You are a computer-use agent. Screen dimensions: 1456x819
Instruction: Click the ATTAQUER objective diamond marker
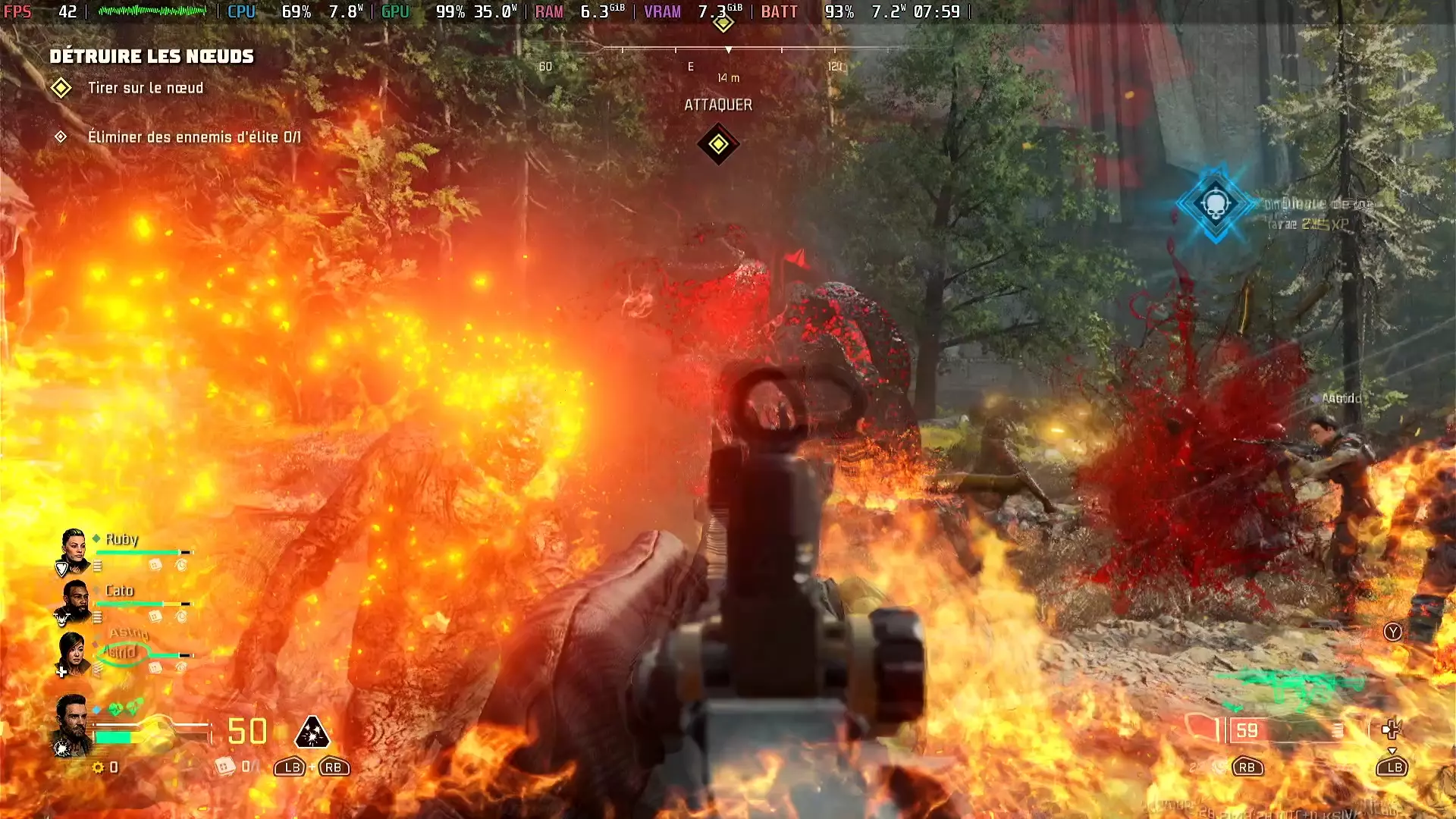click(718, 144)
